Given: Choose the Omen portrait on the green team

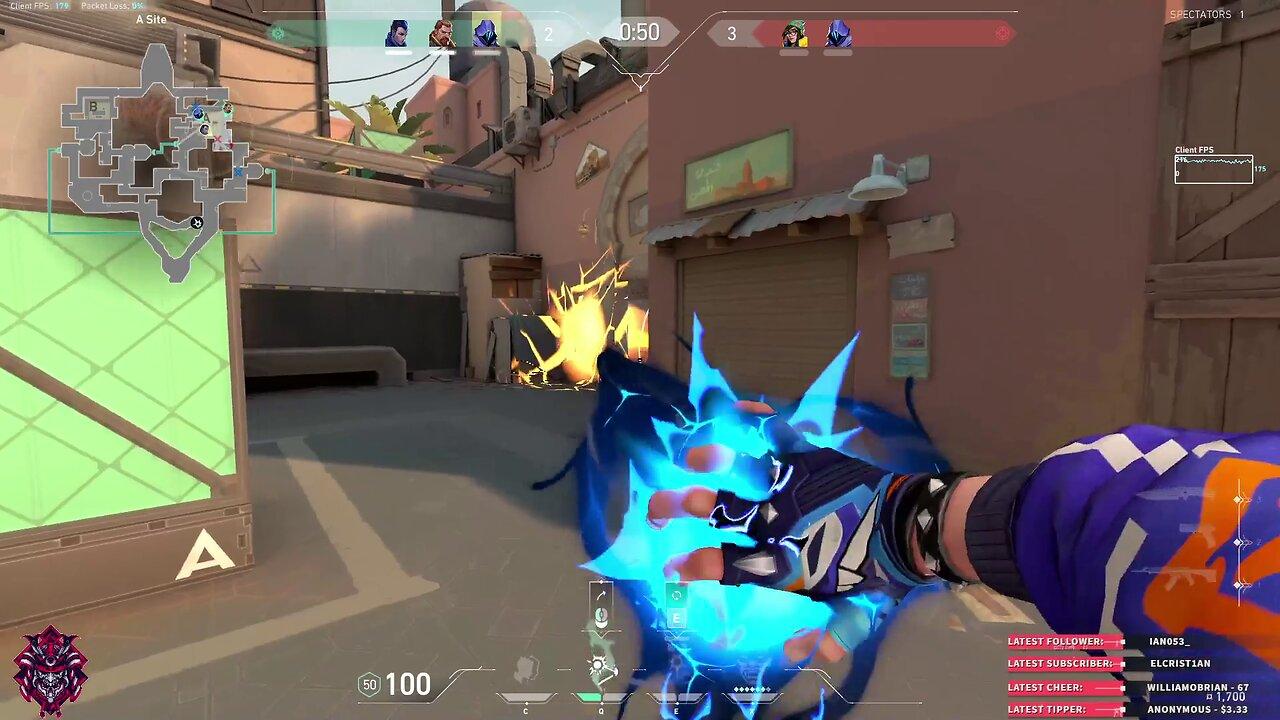Looking at the screenshot, I should [485, 34].
